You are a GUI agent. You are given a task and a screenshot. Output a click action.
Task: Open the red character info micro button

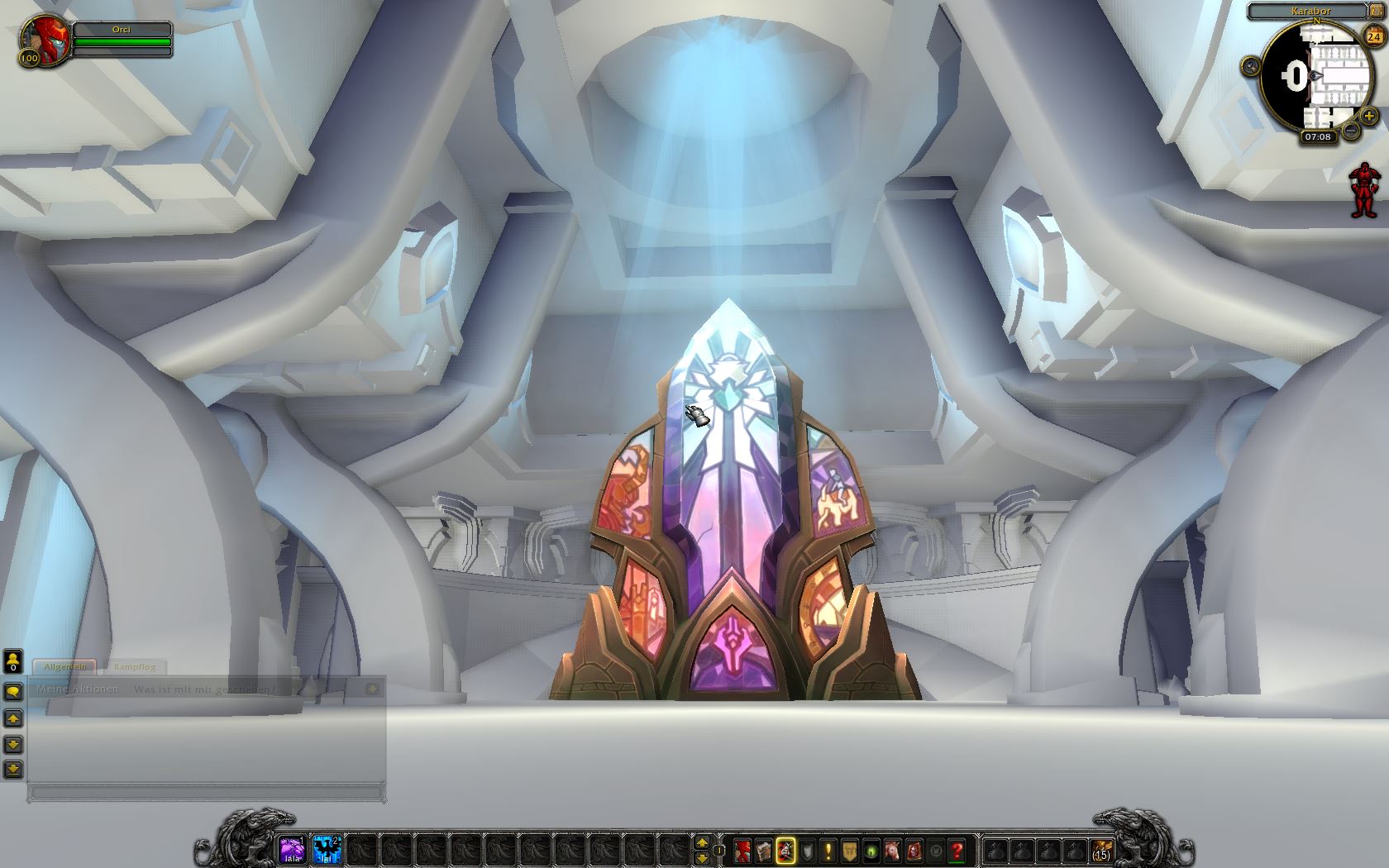[742, 850]
